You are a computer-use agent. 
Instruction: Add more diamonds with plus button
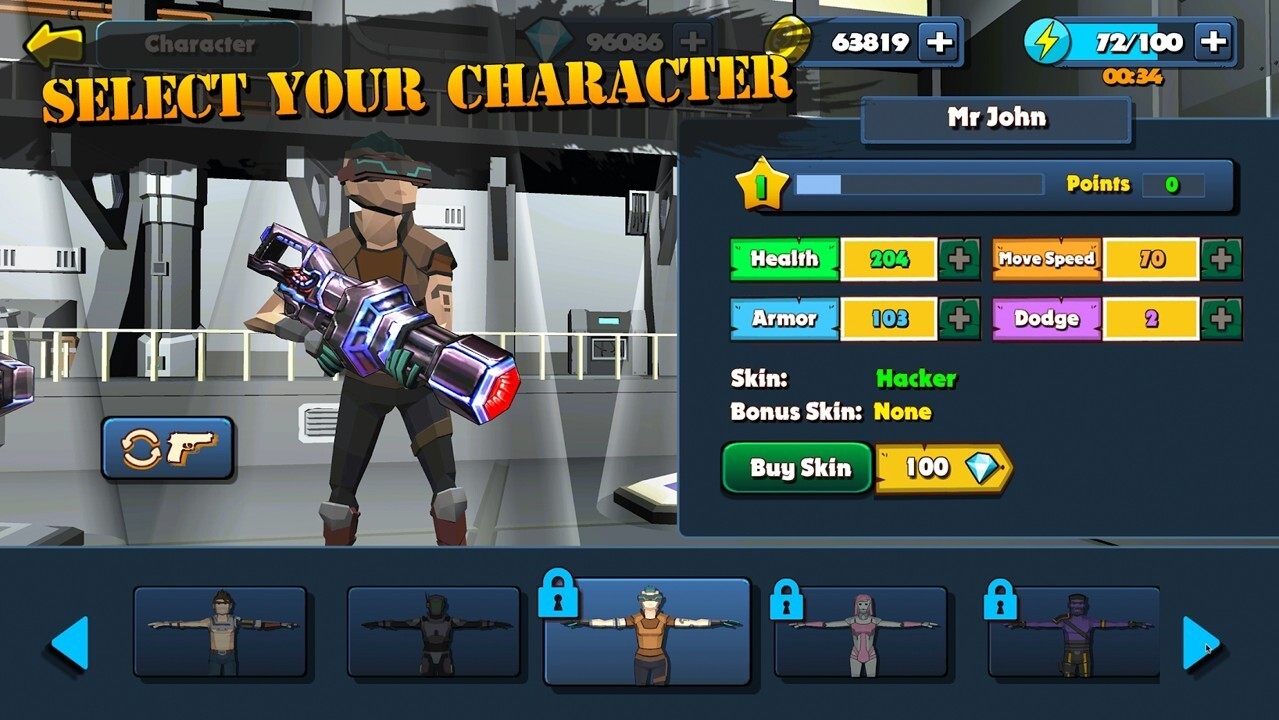pos(692,42)
